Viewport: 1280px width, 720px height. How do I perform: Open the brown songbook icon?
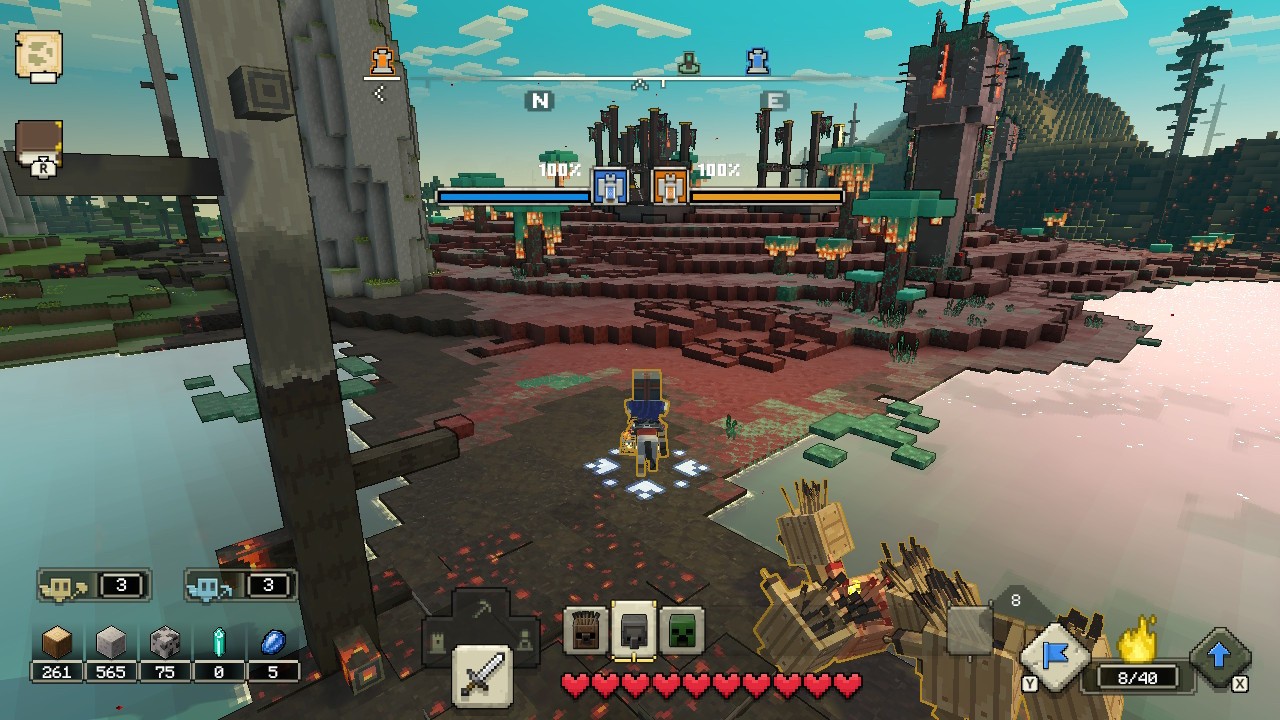[x=40, y=146]
